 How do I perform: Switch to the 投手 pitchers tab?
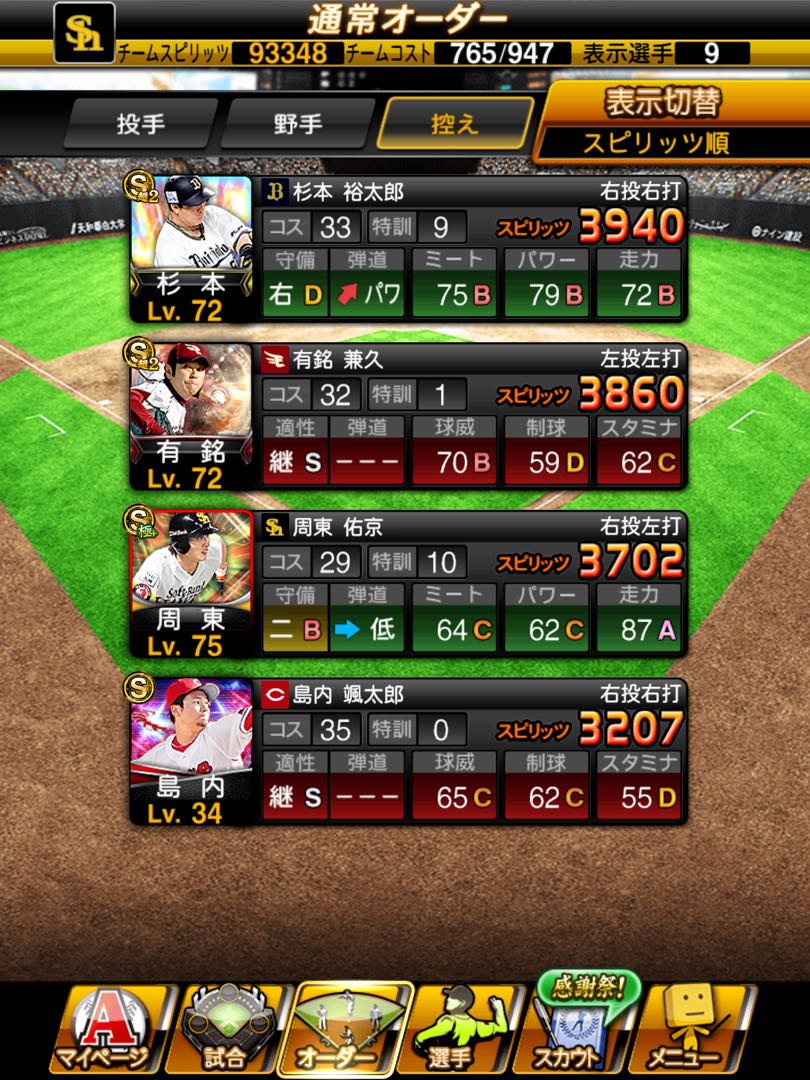point(141,125)
